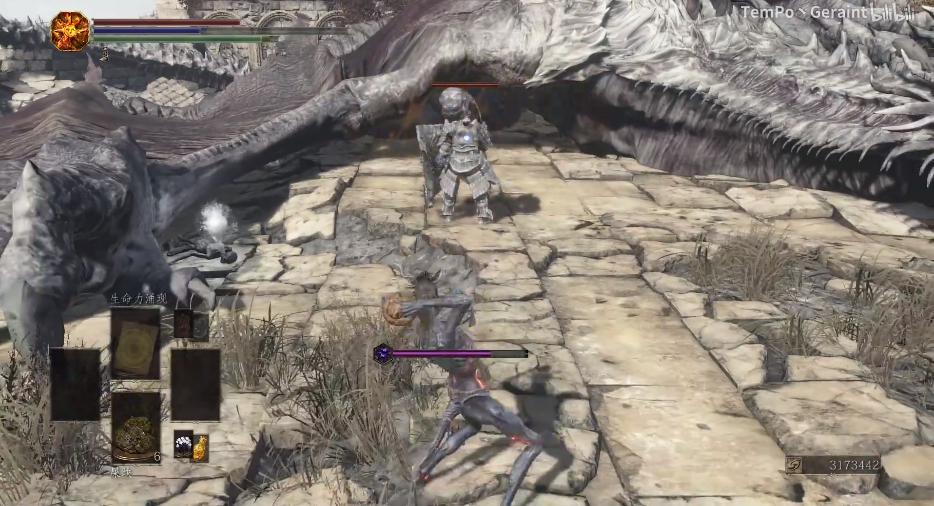
Task: Select the small golden item icon
Action: pos(200,446)
